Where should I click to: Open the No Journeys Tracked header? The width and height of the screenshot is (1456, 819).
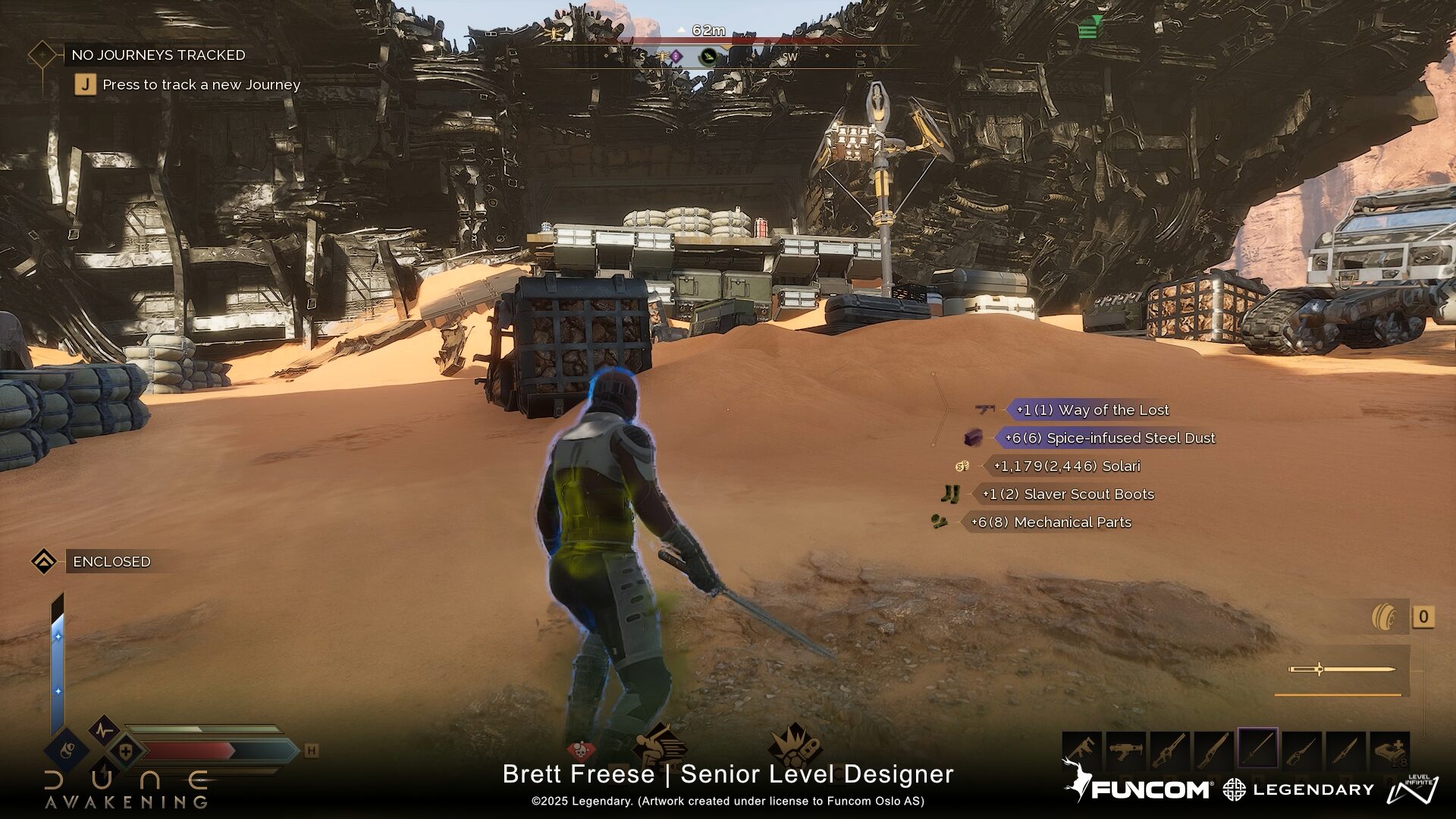tap(158, 55)
